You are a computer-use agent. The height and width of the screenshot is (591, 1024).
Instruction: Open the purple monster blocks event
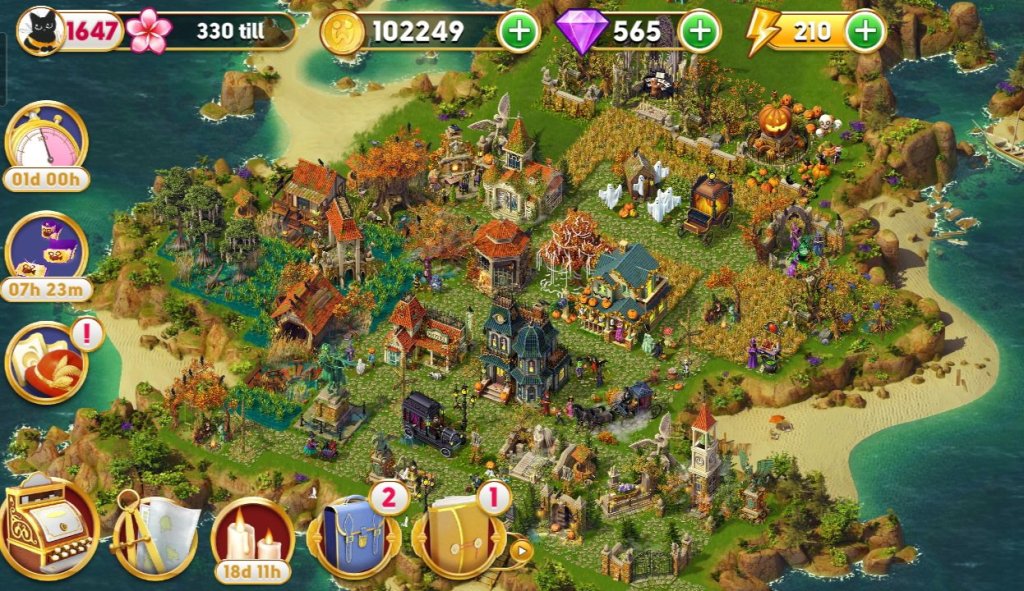46,248
